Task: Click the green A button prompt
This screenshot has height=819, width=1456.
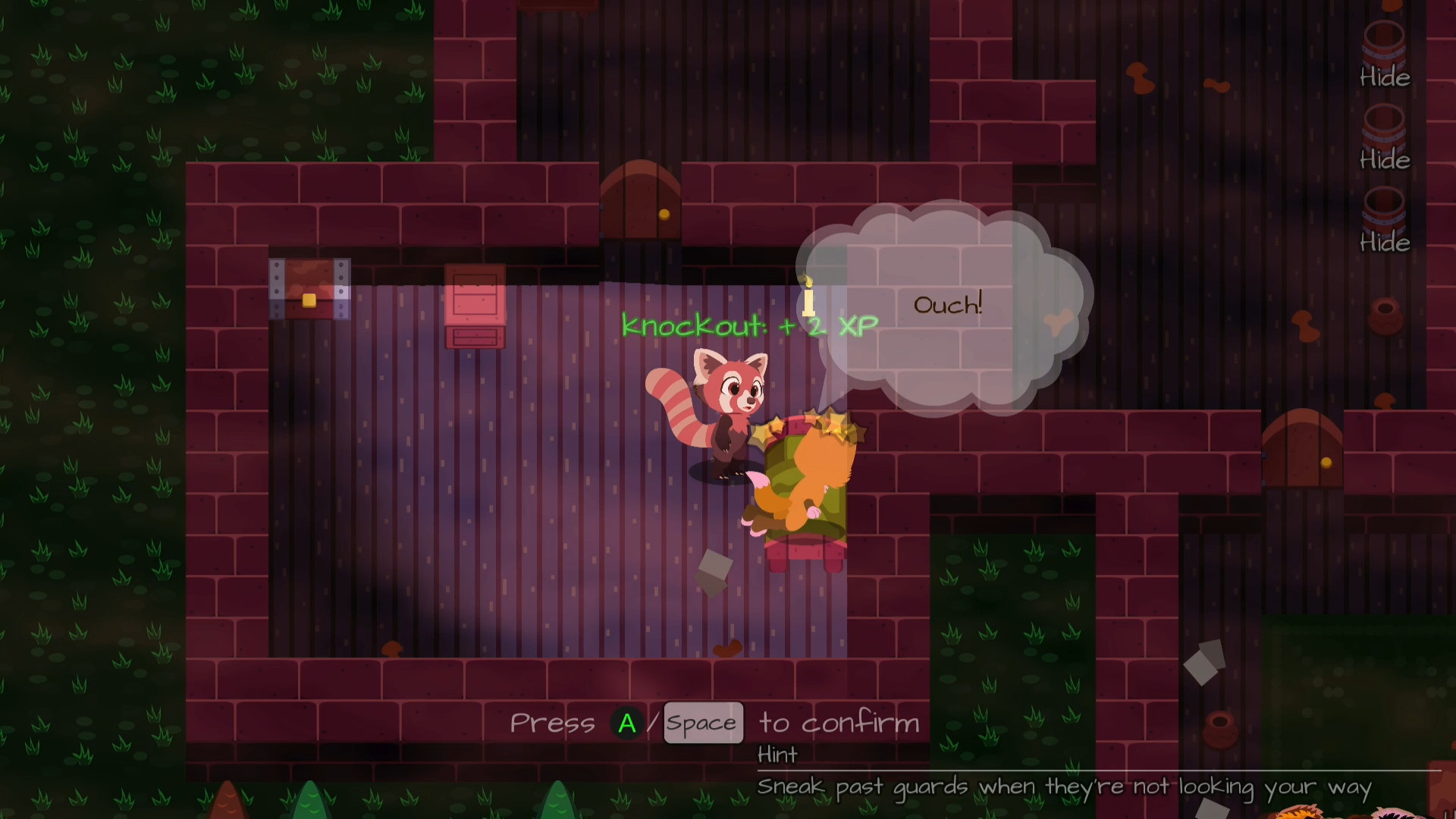Action: pos(626,723)
